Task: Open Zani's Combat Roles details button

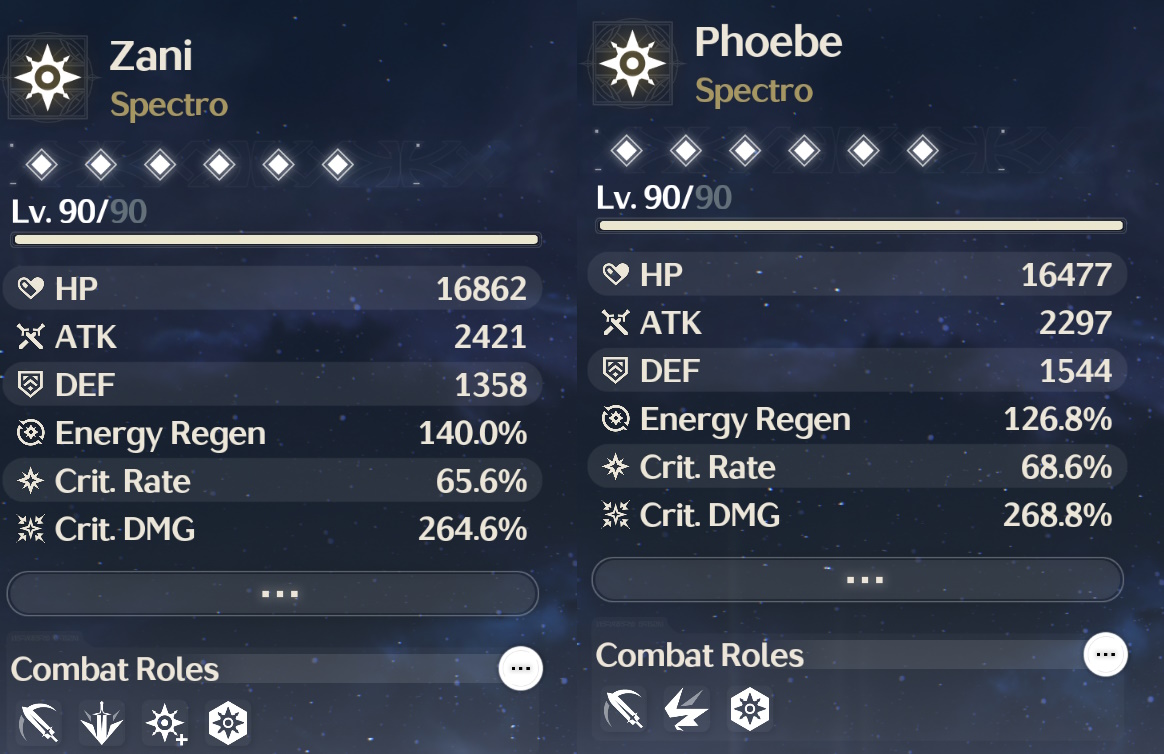Action: (x=520, y=667)
